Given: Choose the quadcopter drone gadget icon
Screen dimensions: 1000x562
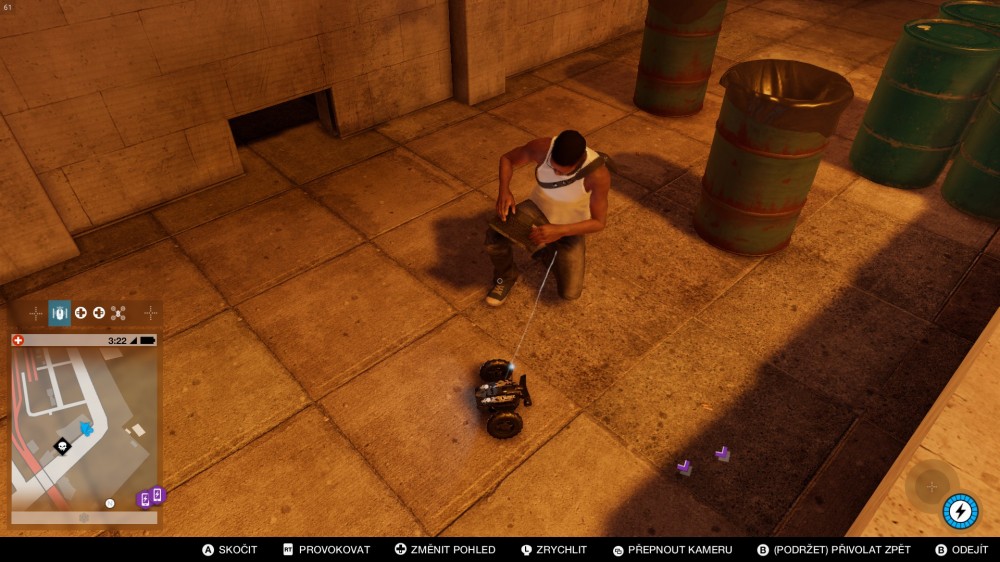Looking at the screenshot, I should coord(118,313).
